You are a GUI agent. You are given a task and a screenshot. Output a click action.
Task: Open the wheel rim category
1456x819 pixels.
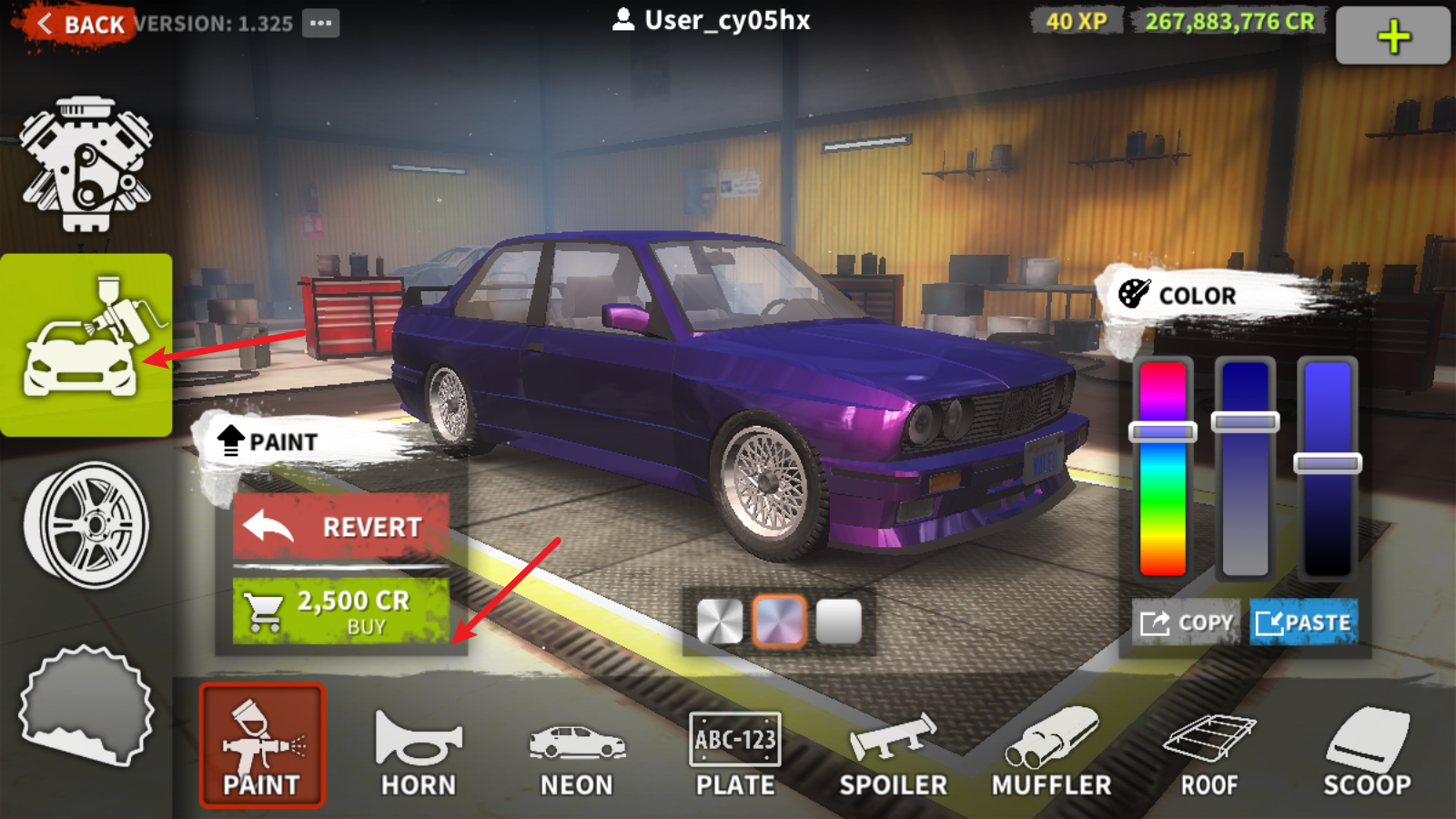86,525
